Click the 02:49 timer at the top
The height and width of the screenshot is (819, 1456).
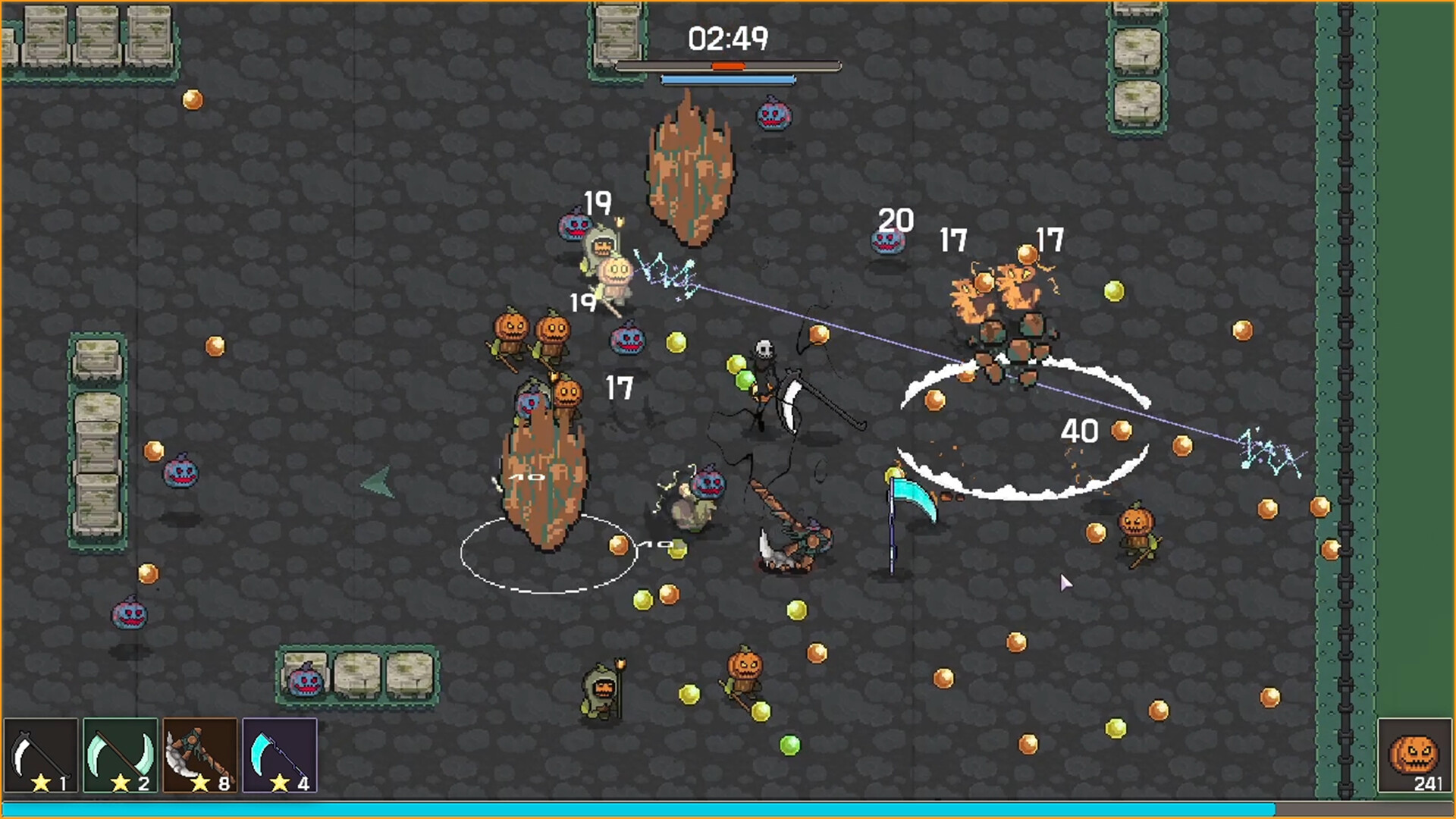728,36
